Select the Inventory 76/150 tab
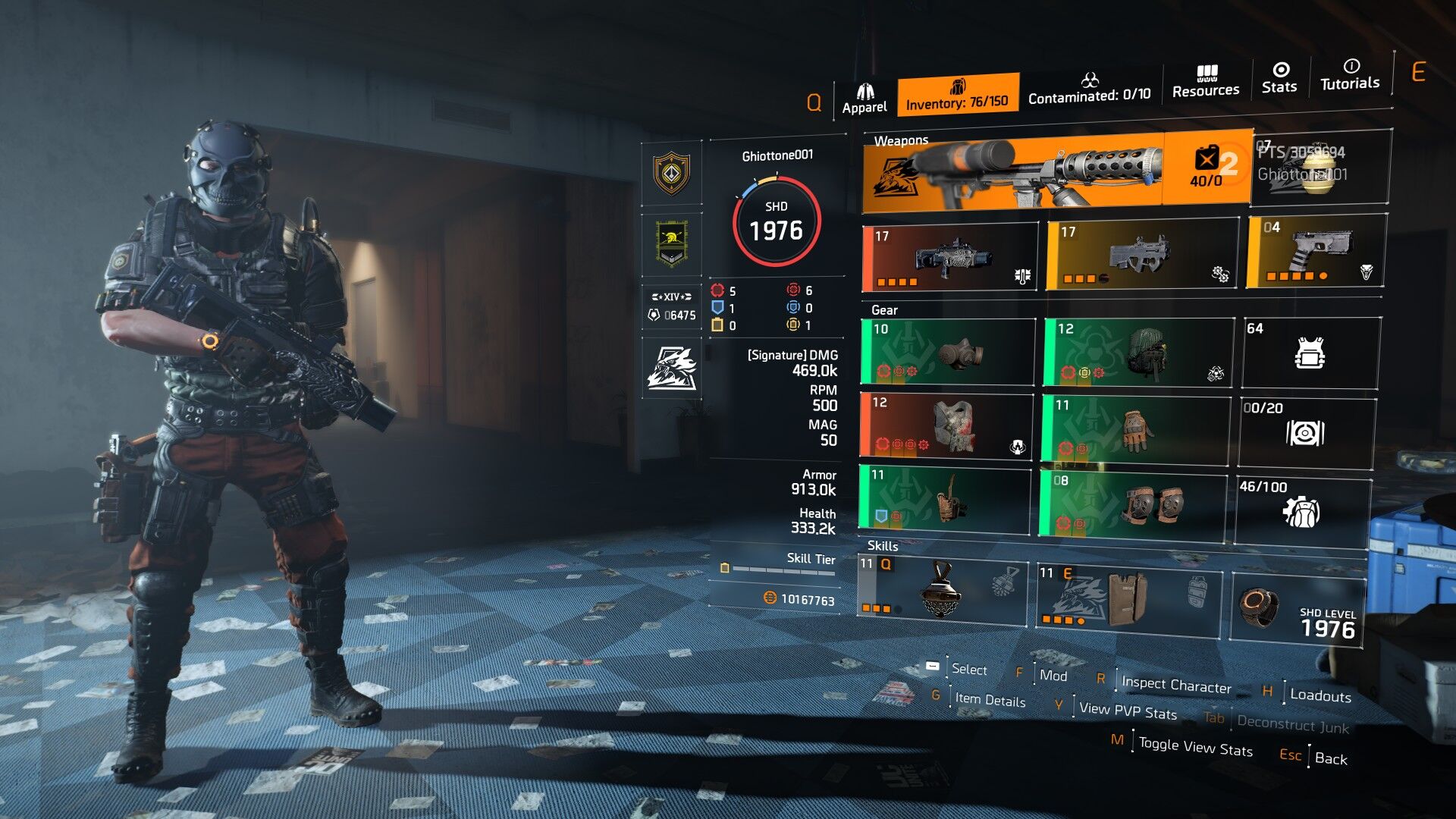1456x819 pixels. tap(957, 95)
